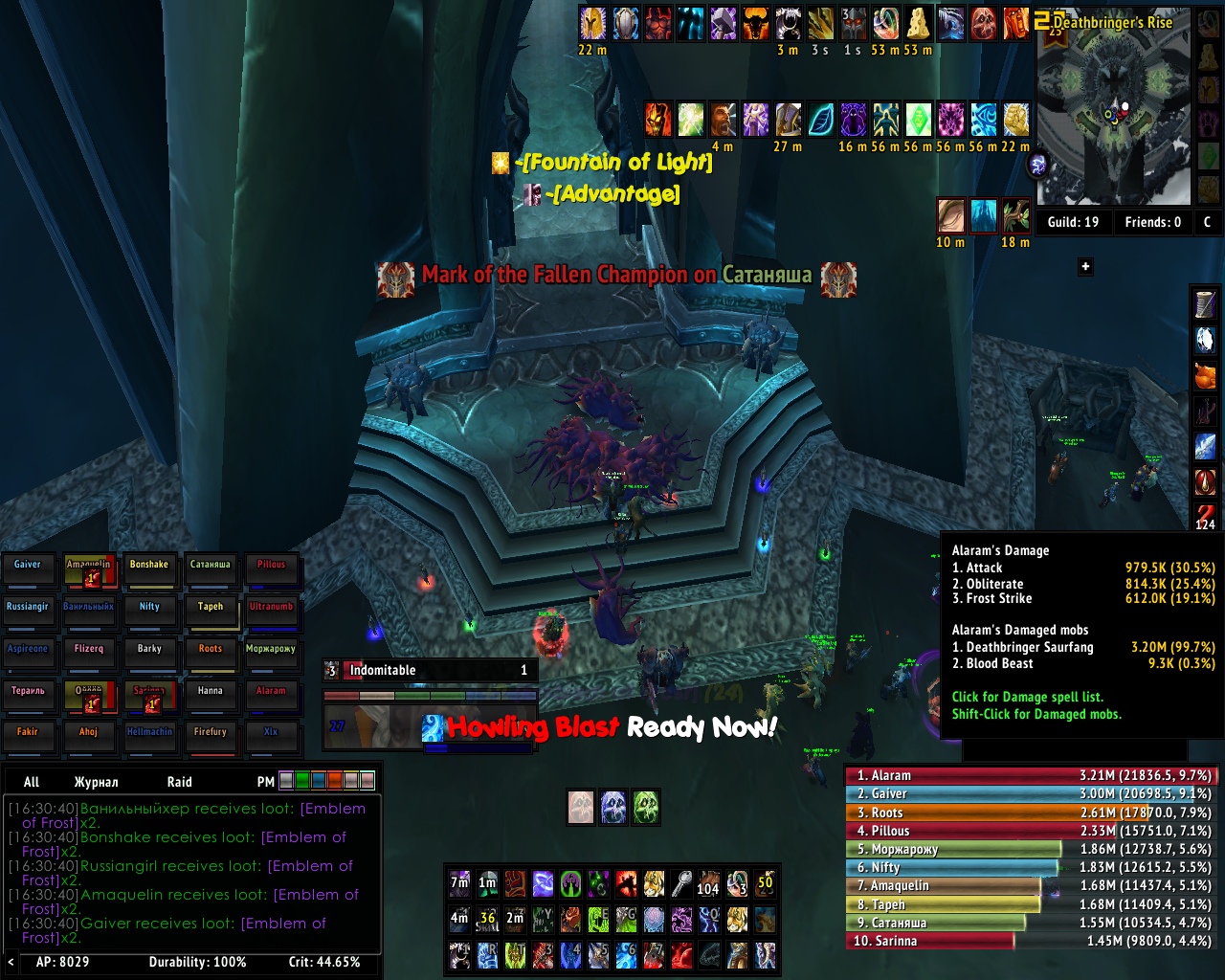
Task: Open the Guild: 19 roster button
Action: click(x=1073, y=222)
